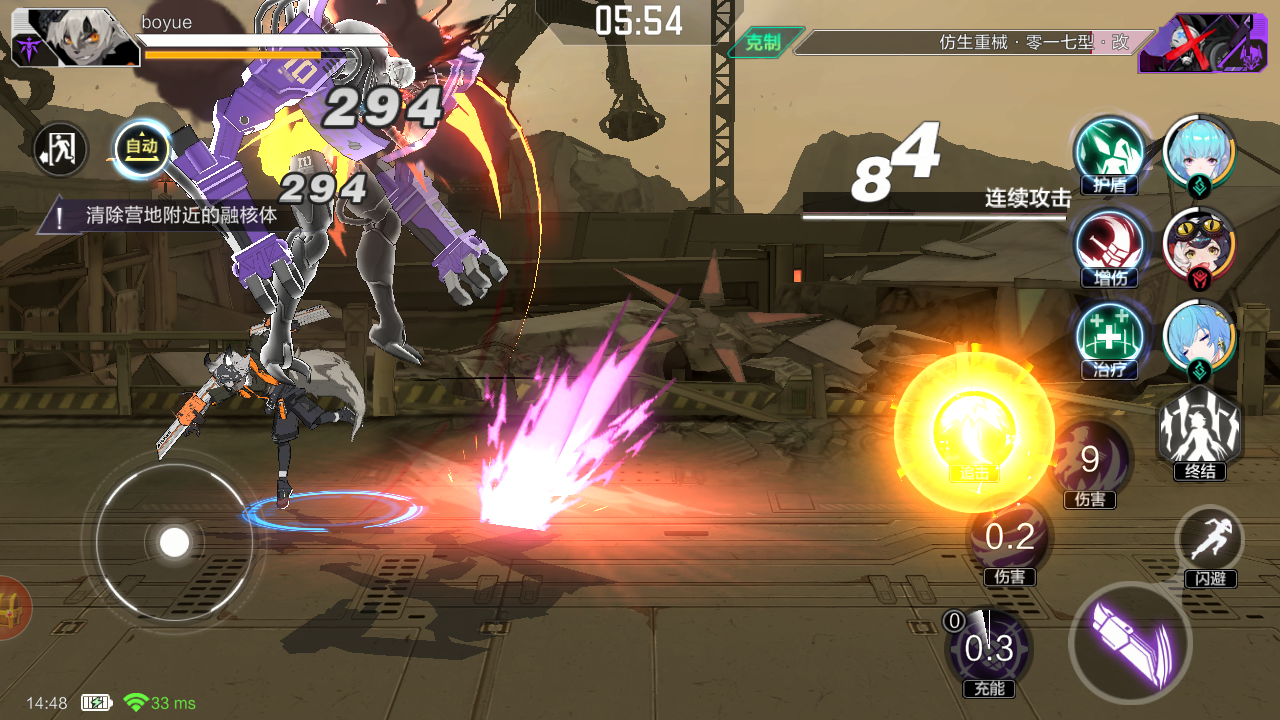Tap the virtual joystick center knob

[175, 542]
